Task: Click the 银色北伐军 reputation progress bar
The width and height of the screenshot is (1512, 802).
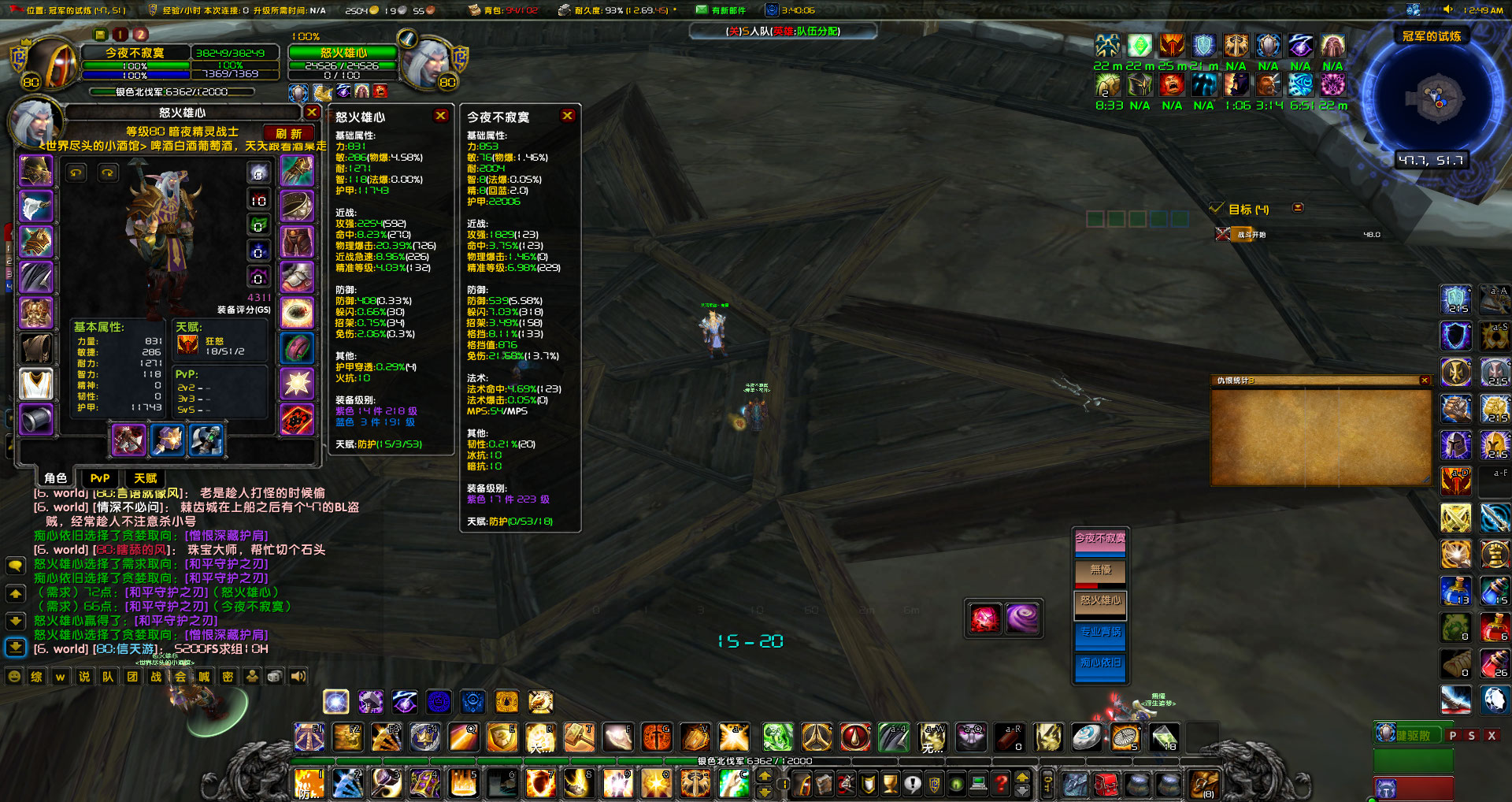Action: point(173,91)
